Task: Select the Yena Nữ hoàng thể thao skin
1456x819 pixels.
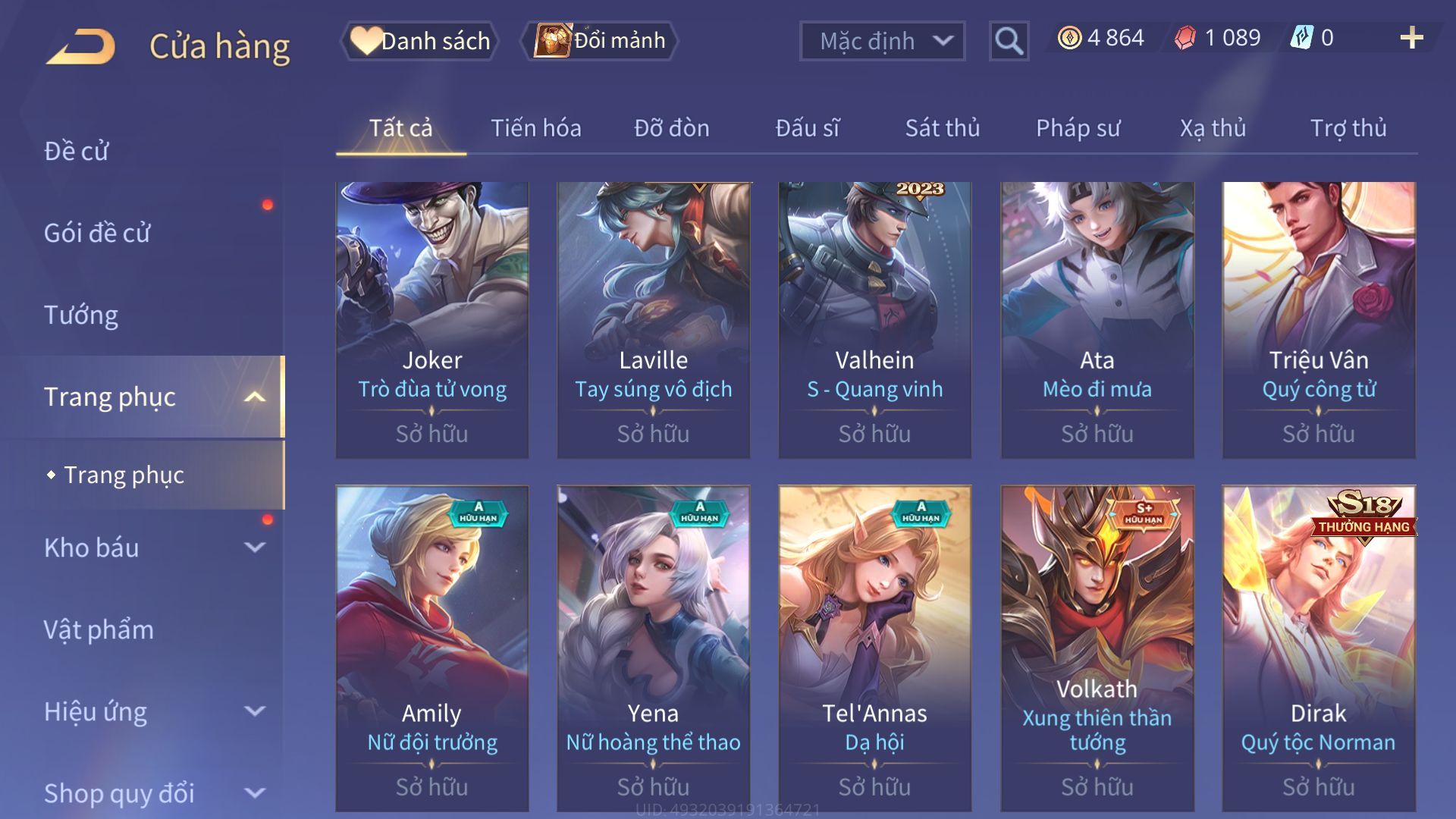Action: tap(653, 648)
